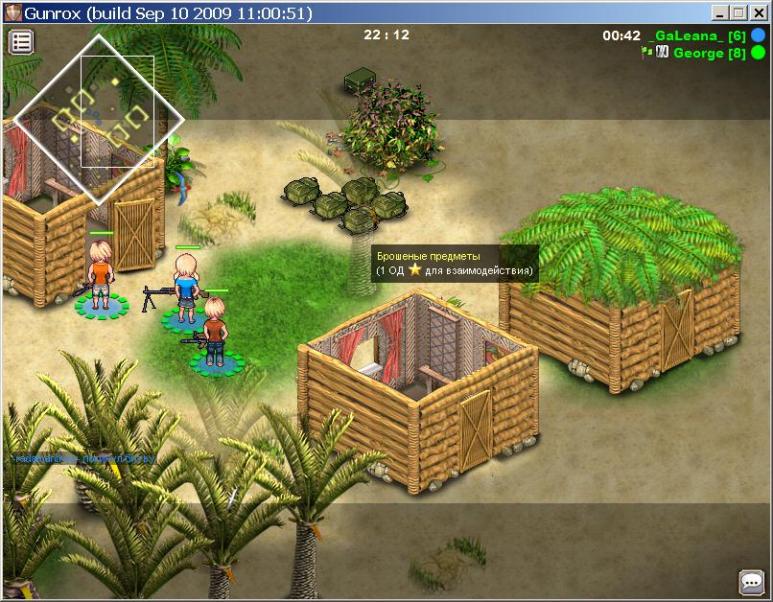
Task: Select player _GaLeana_ in the player list
Action: tap(697, 36)
